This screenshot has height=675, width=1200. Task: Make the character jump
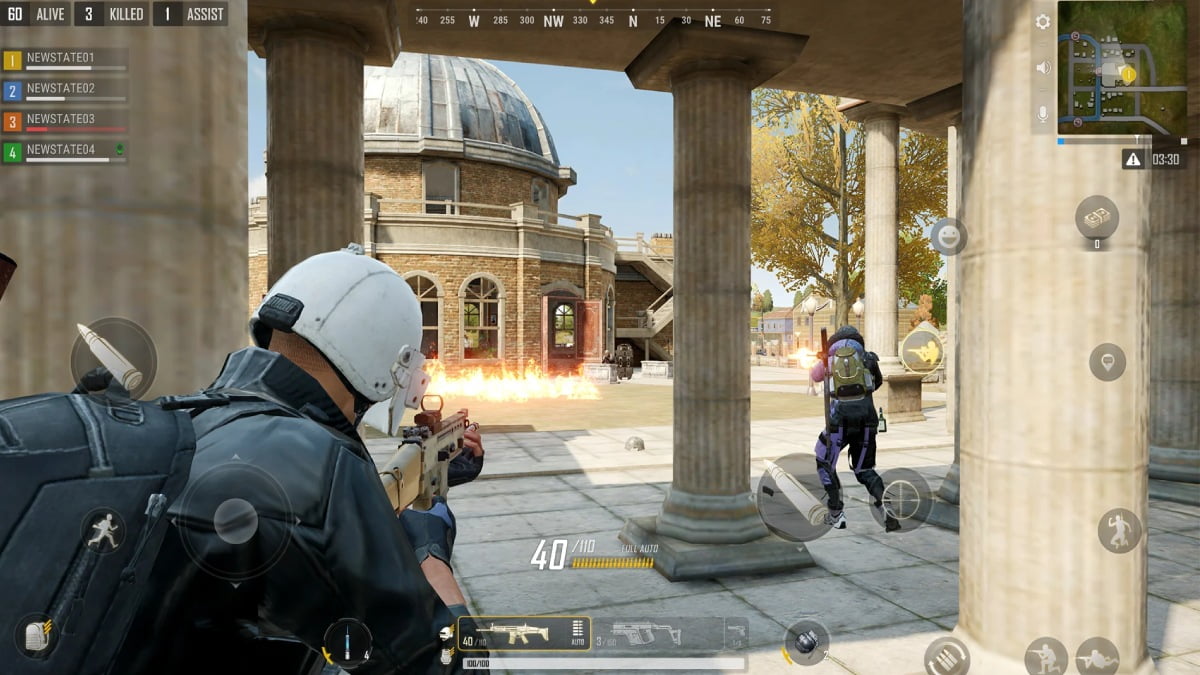1119,530
